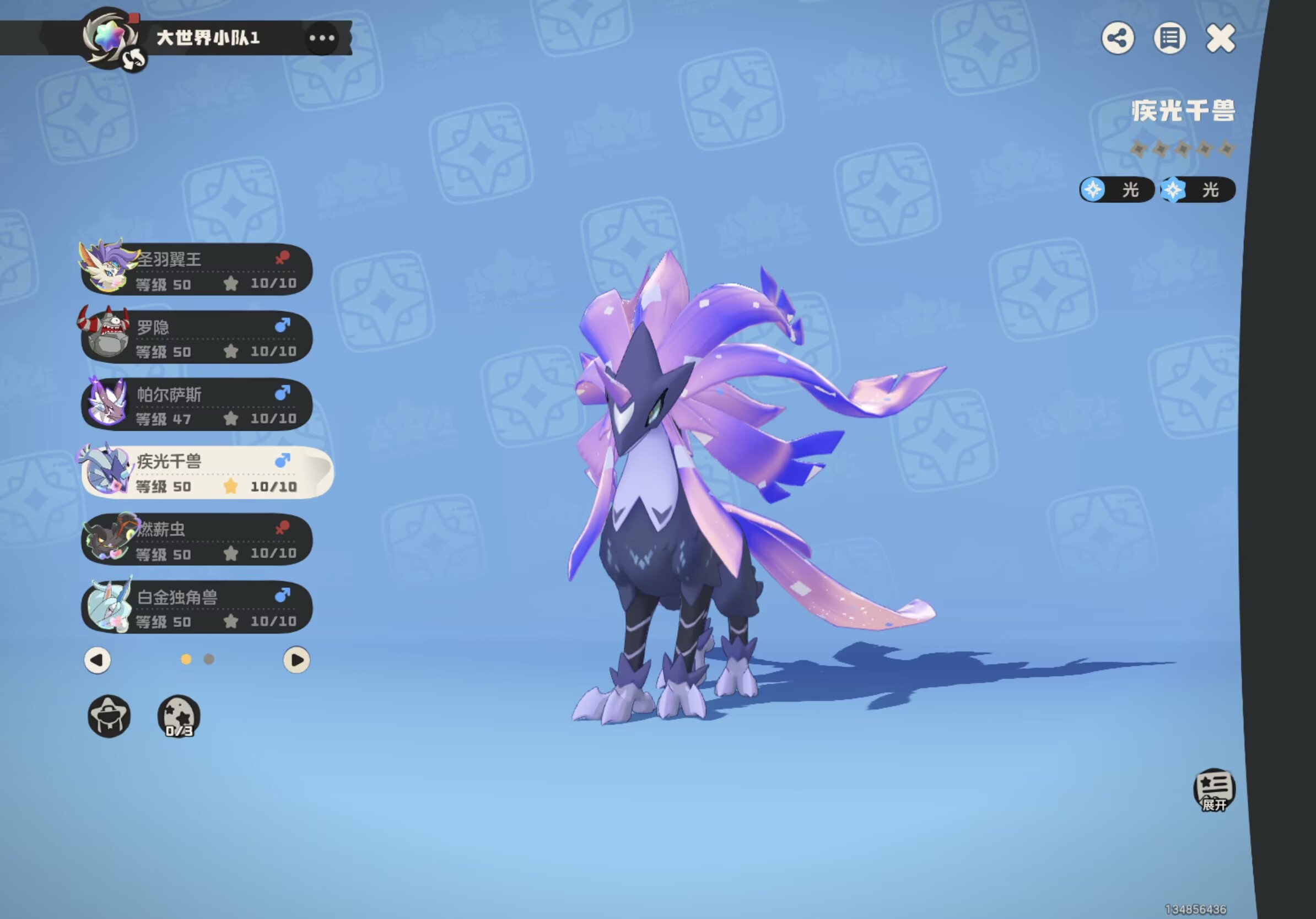Select 白金独角兽 in the team list
1316x919 pixels.
pyautogui.click(x=197, y=608)
